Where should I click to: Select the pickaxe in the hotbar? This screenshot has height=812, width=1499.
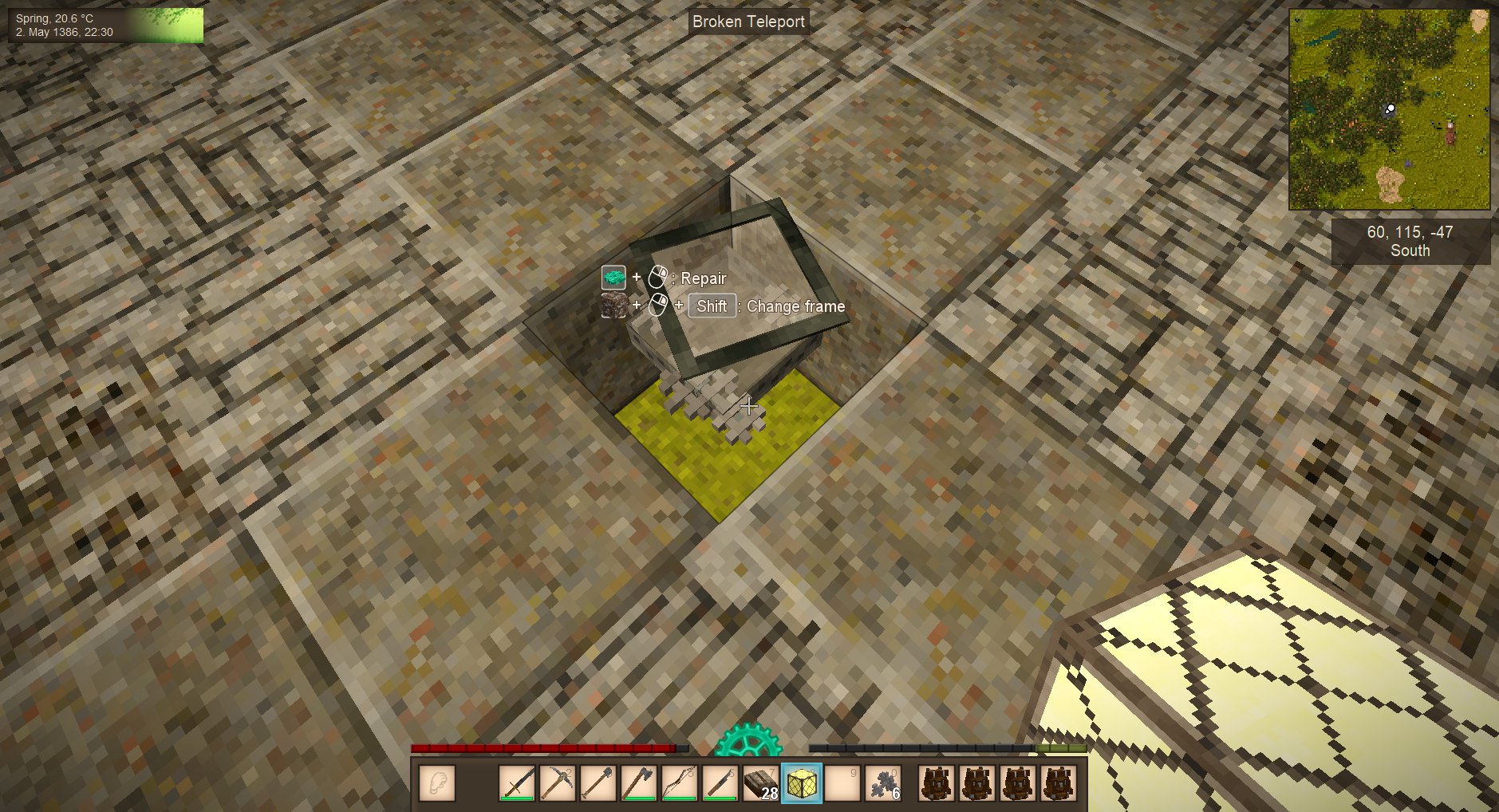pos(558,782)
